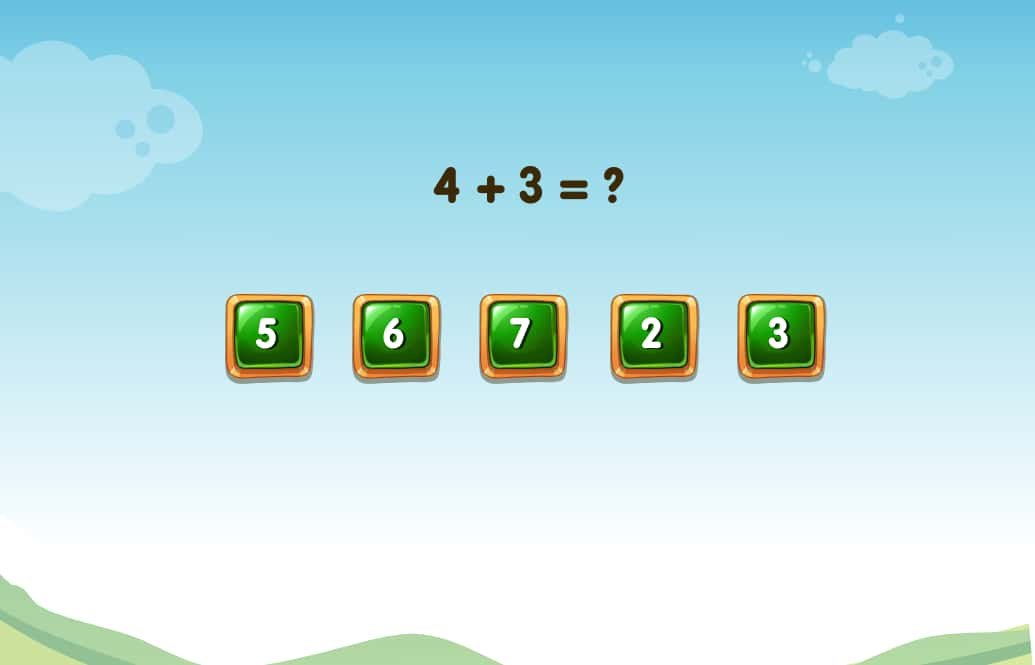Screen dimensions: 1035x665
Task: Tap the green tile labeled 3
Action: tap(781, 336)
